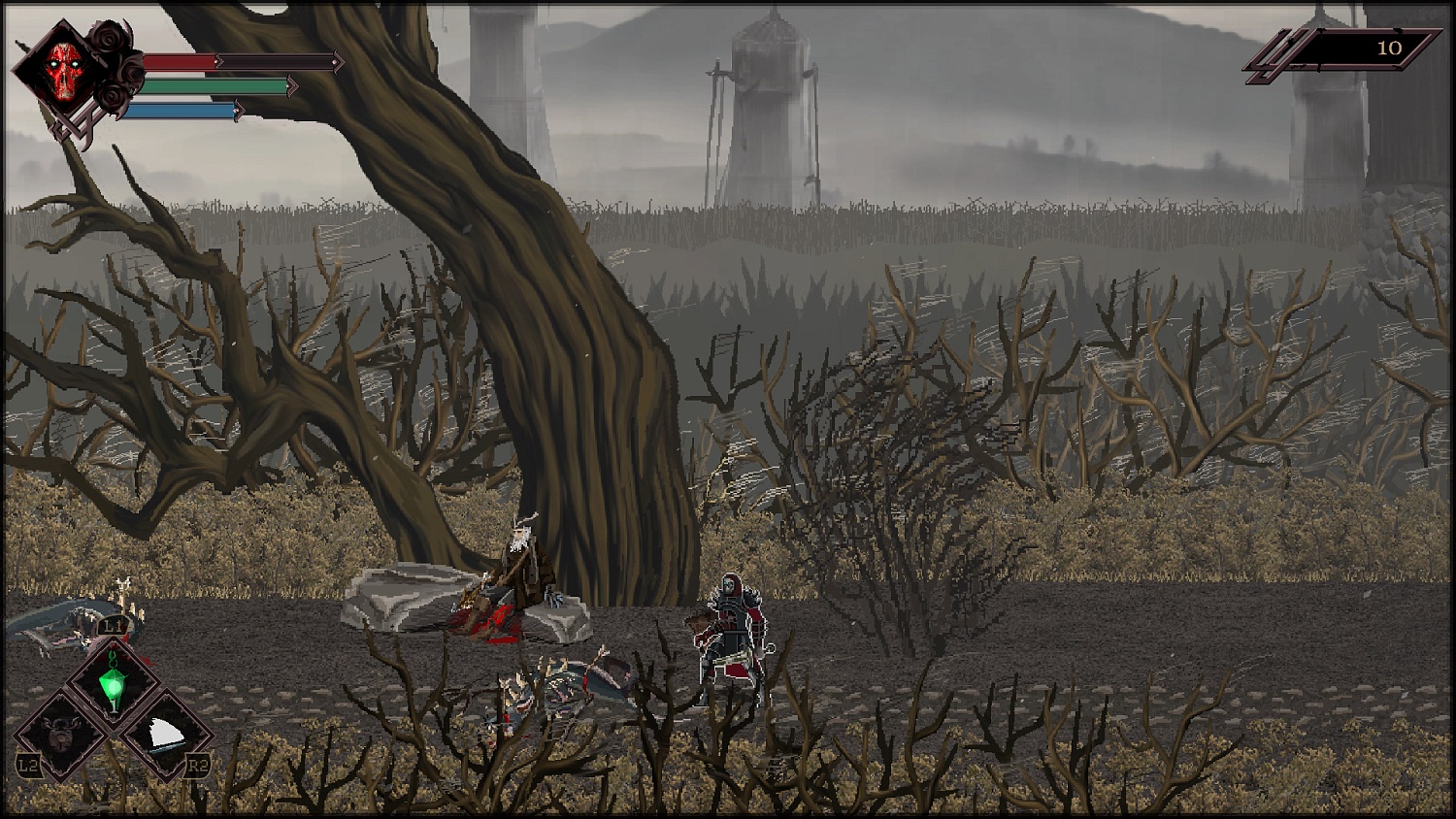Click the L1 button label banner
Image resolution: width=1456 pixels, height=819 pixels.
click(112, 625)
